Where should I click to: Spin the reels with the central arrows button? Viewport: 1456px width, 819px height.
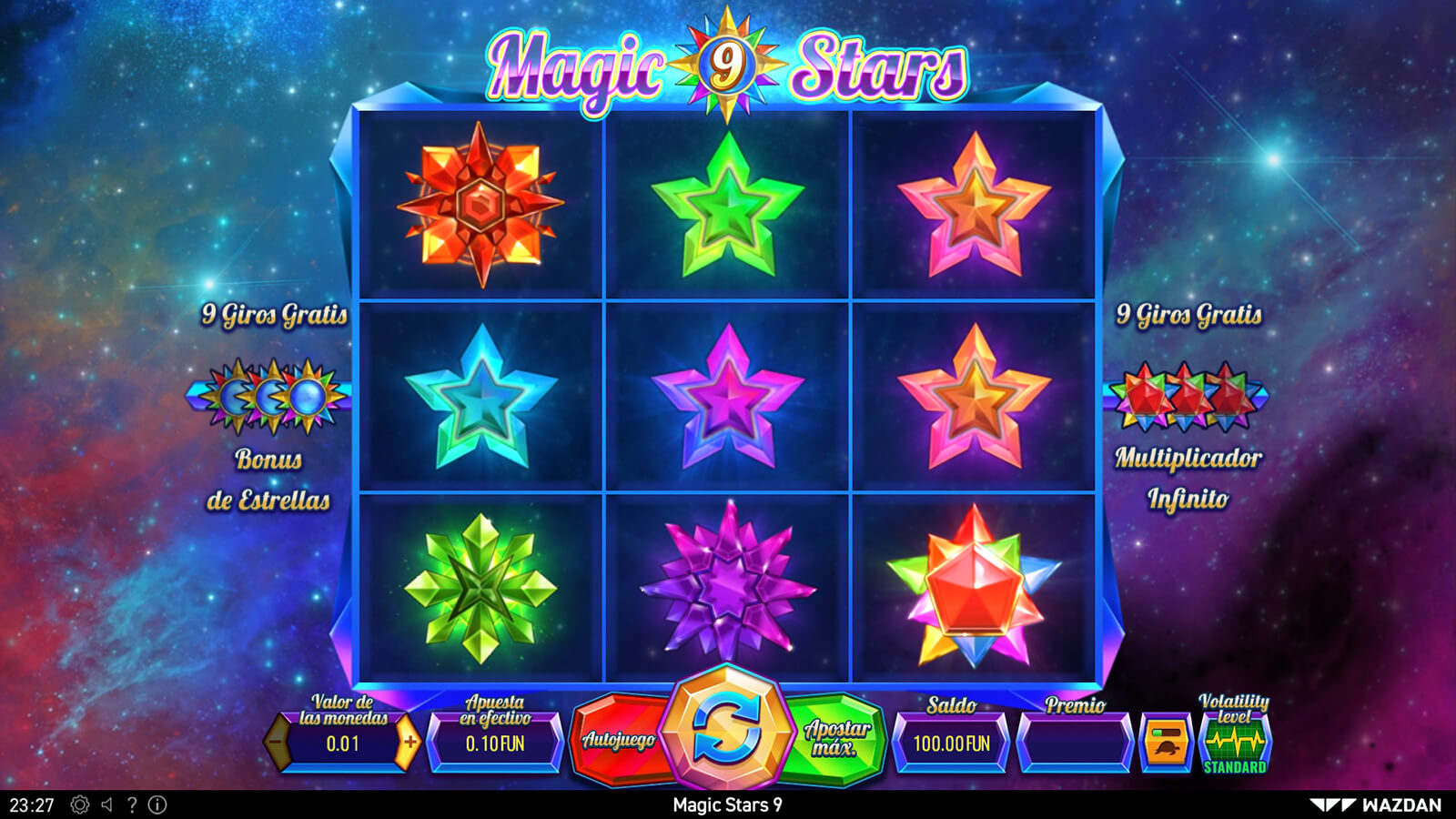[x=726, y=728]
